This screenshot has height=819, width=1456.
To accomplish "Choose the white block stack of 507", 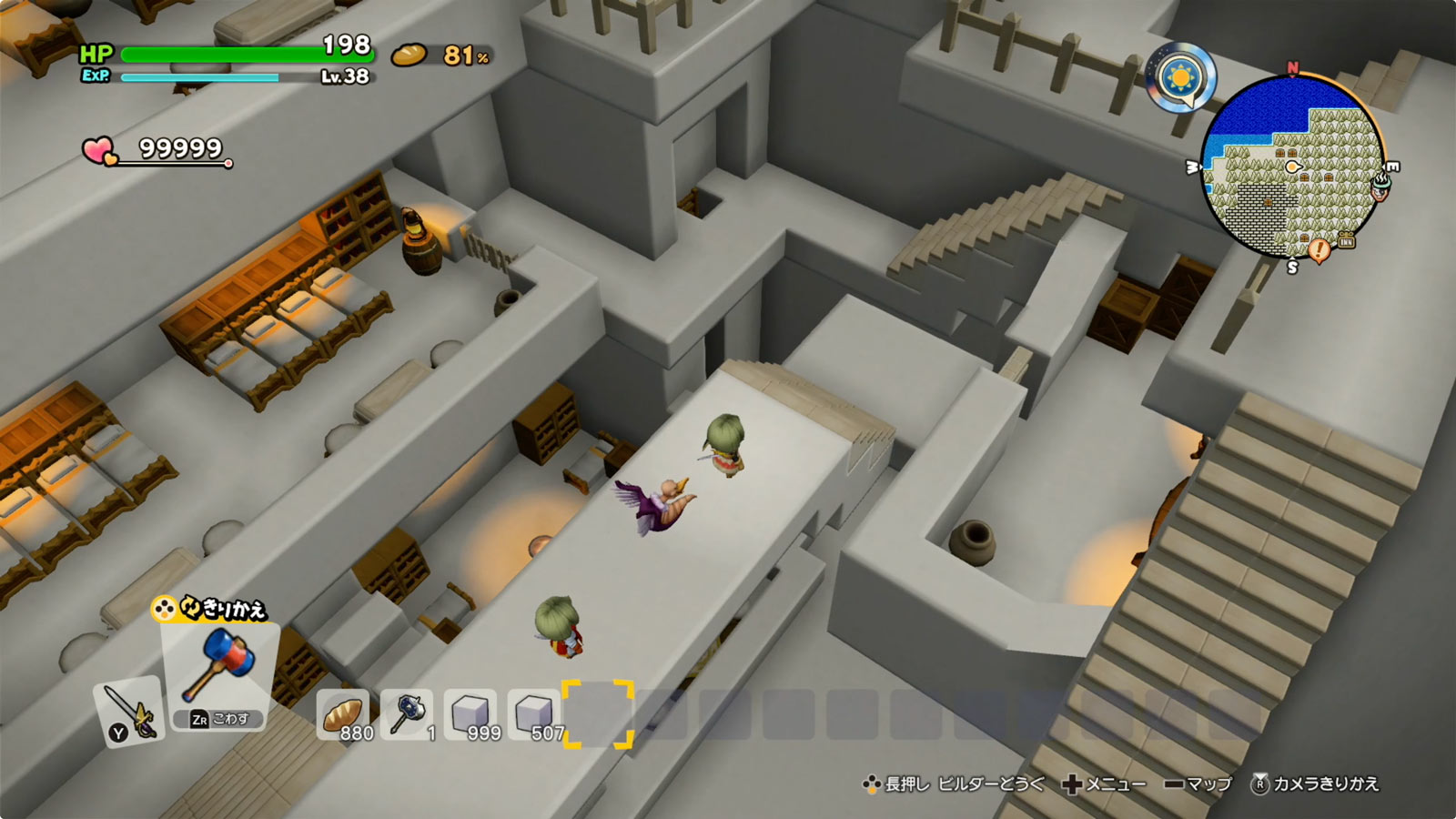I will (x=534, y=714).
